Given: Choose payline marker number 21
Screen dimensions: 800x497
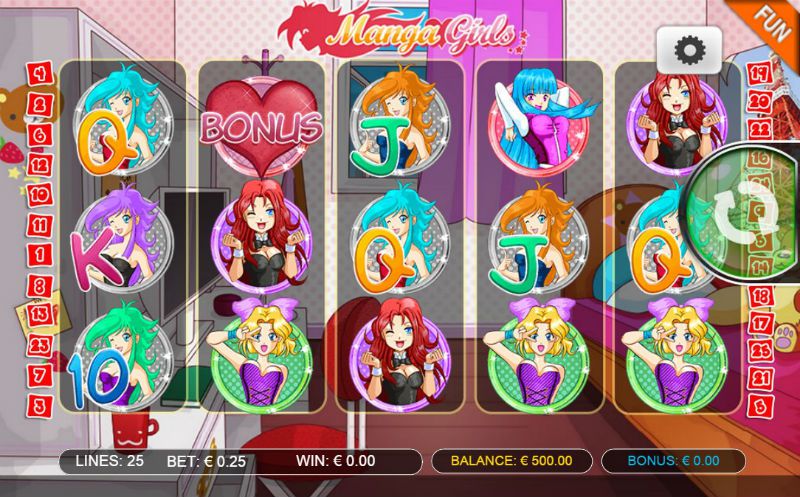Looking at the screenshot, I should pyautogui.click(x=759, y=377).
